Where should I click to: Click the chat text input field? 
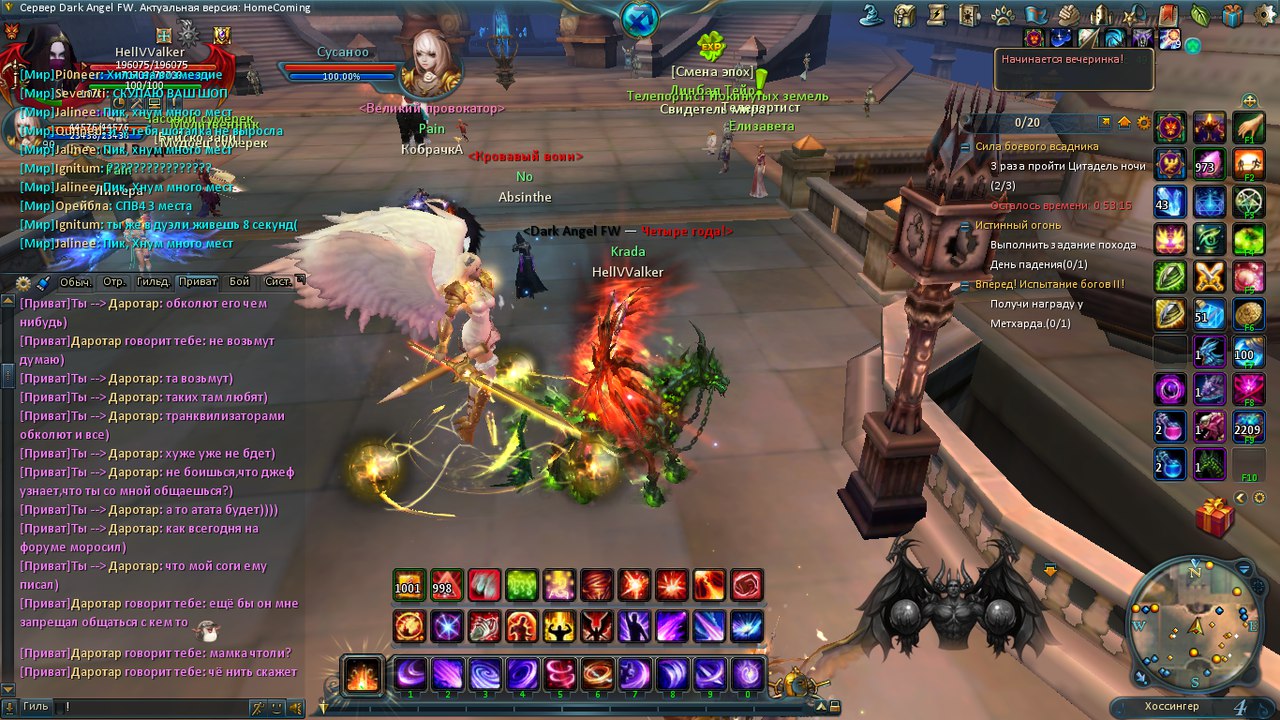click(x=150, y=707)
